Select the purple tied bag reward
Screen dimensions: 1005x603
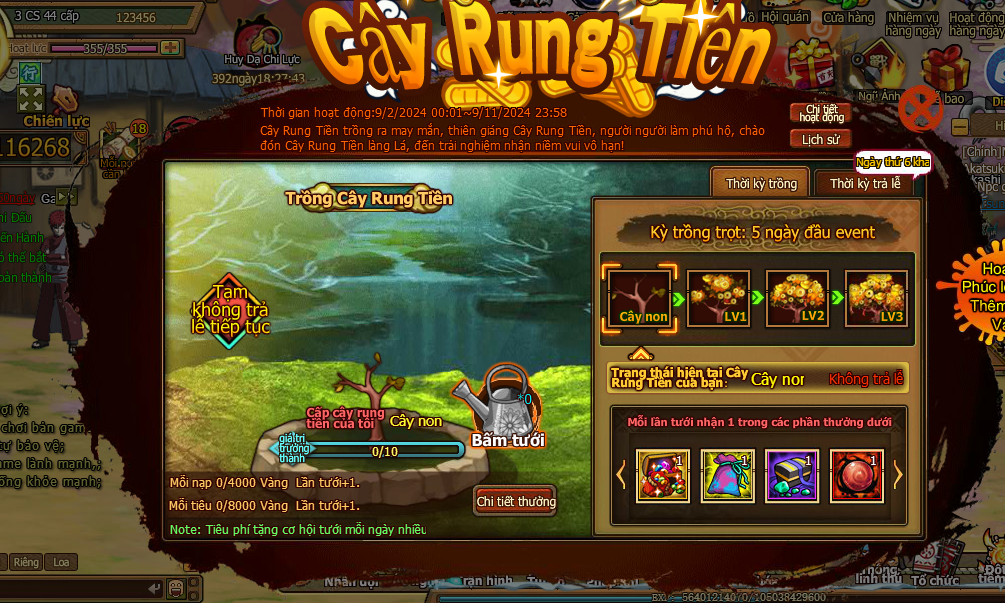(727, 476)
